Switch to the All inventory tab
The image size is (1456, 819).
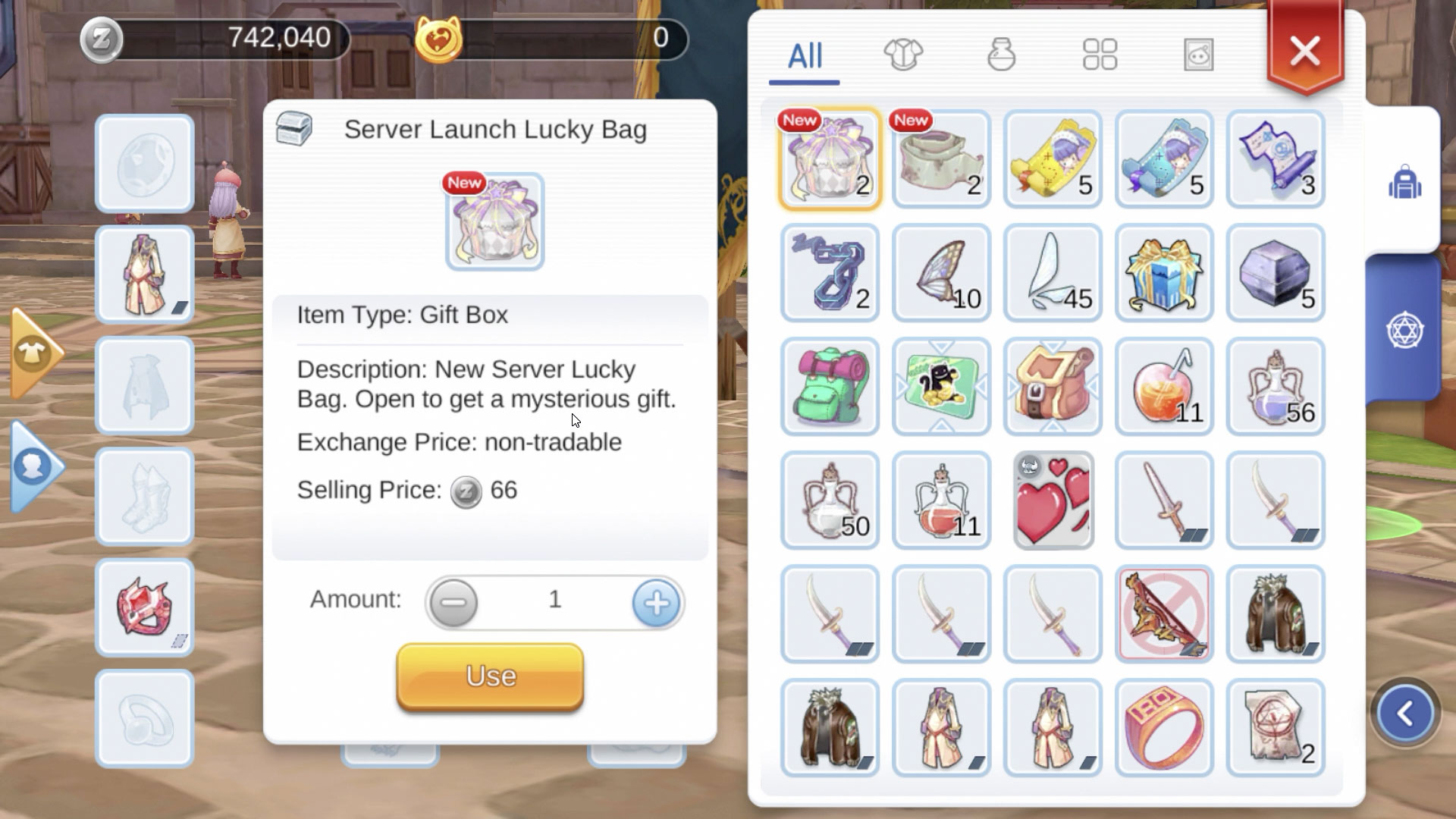[x=804, y=54]
